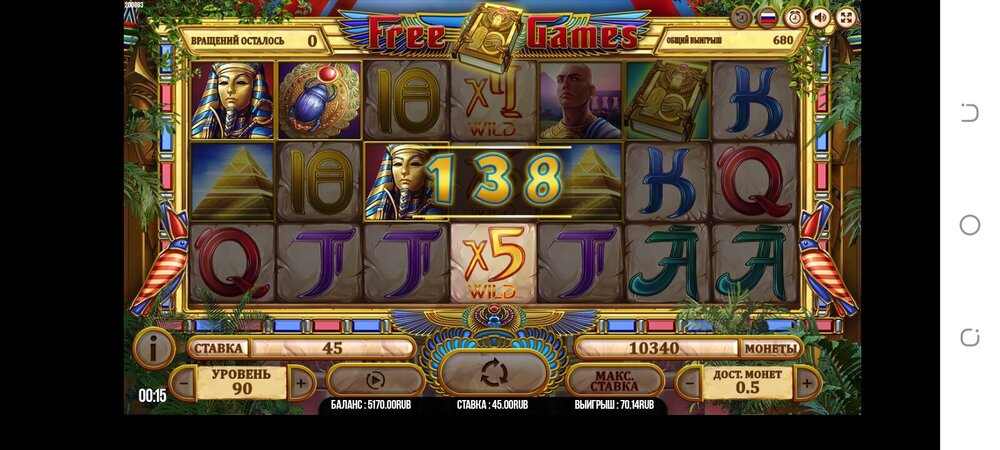Increase УРОВЕНЬ with the plus button
The height and width of the screenshot is (450, 1000).
click(300, 381)
